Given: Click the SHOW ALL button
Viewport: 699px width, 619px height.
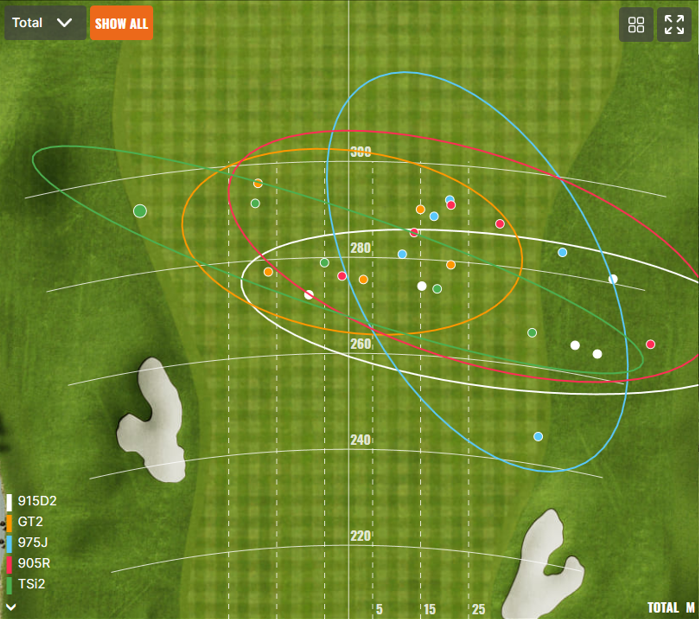Looking at the screenshot, I should [121, 23].
